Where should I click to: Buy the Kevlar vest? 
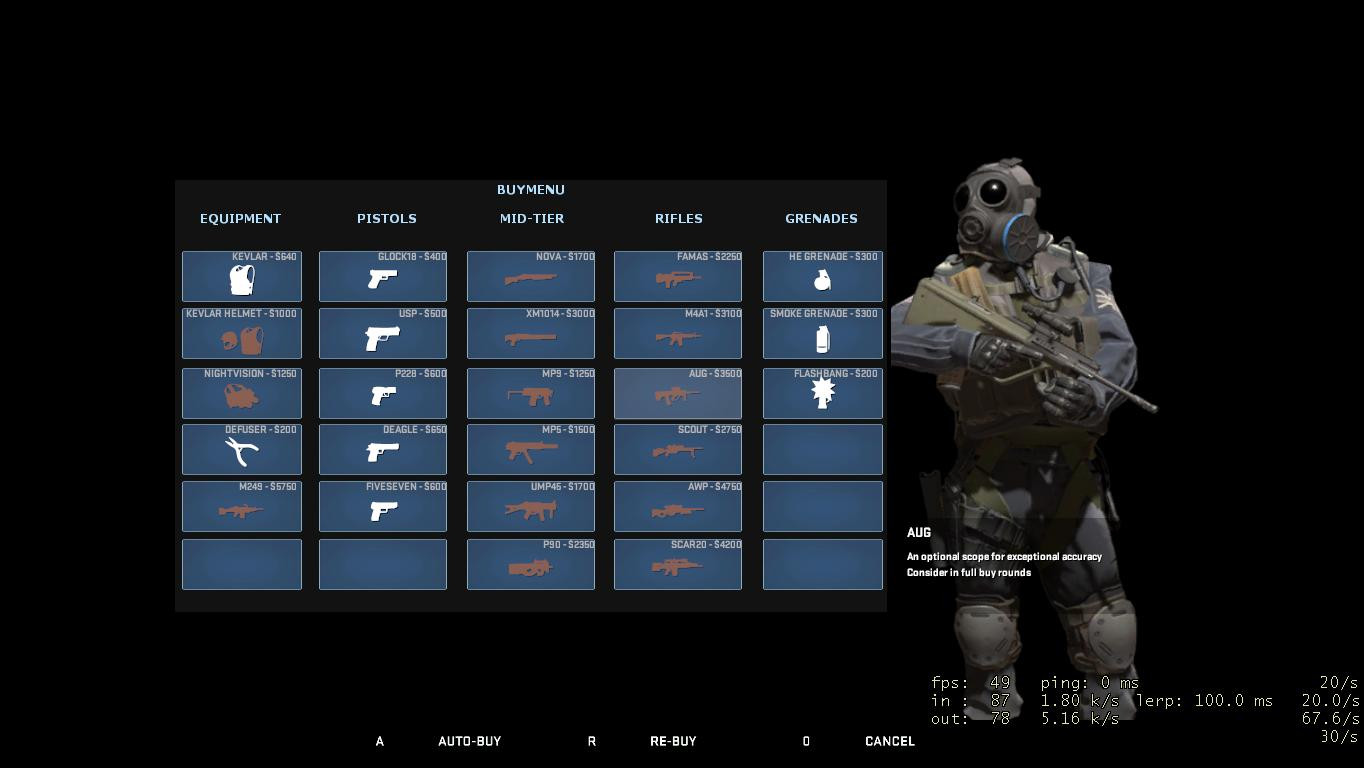(241, 277)
